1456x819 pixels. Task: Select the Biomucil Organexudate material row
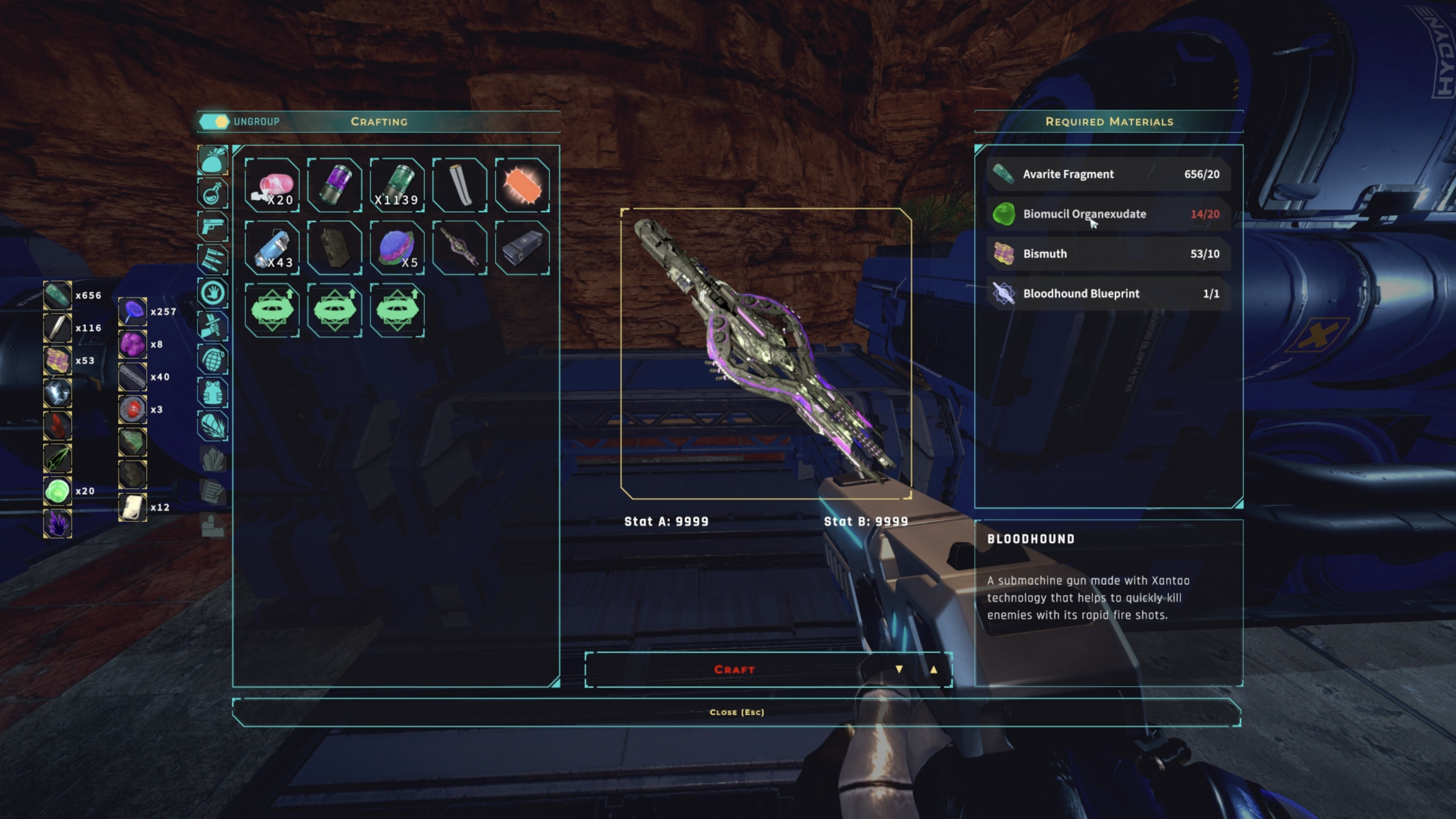pyautogui.click(x=1108, y=214)
